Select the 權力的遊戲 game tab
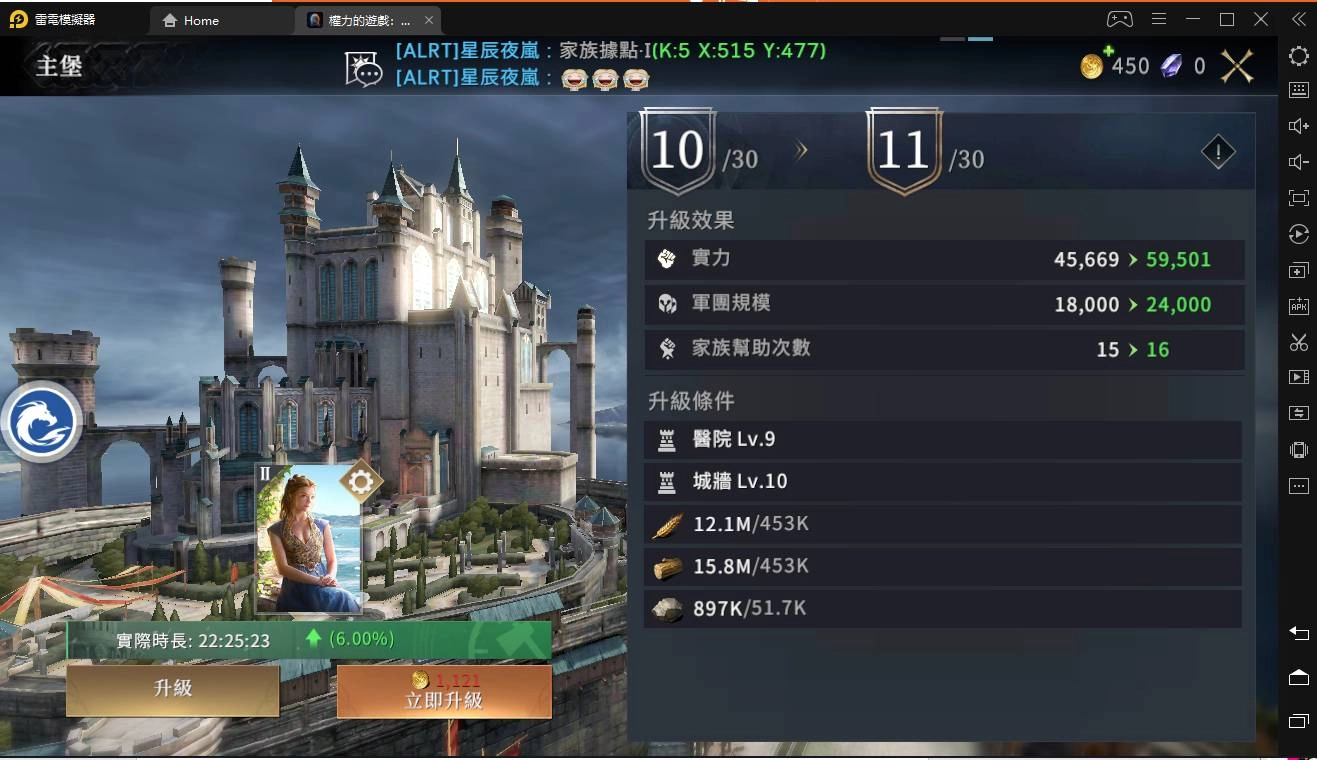Viewport: 1317px width, 760px height. 363,19
